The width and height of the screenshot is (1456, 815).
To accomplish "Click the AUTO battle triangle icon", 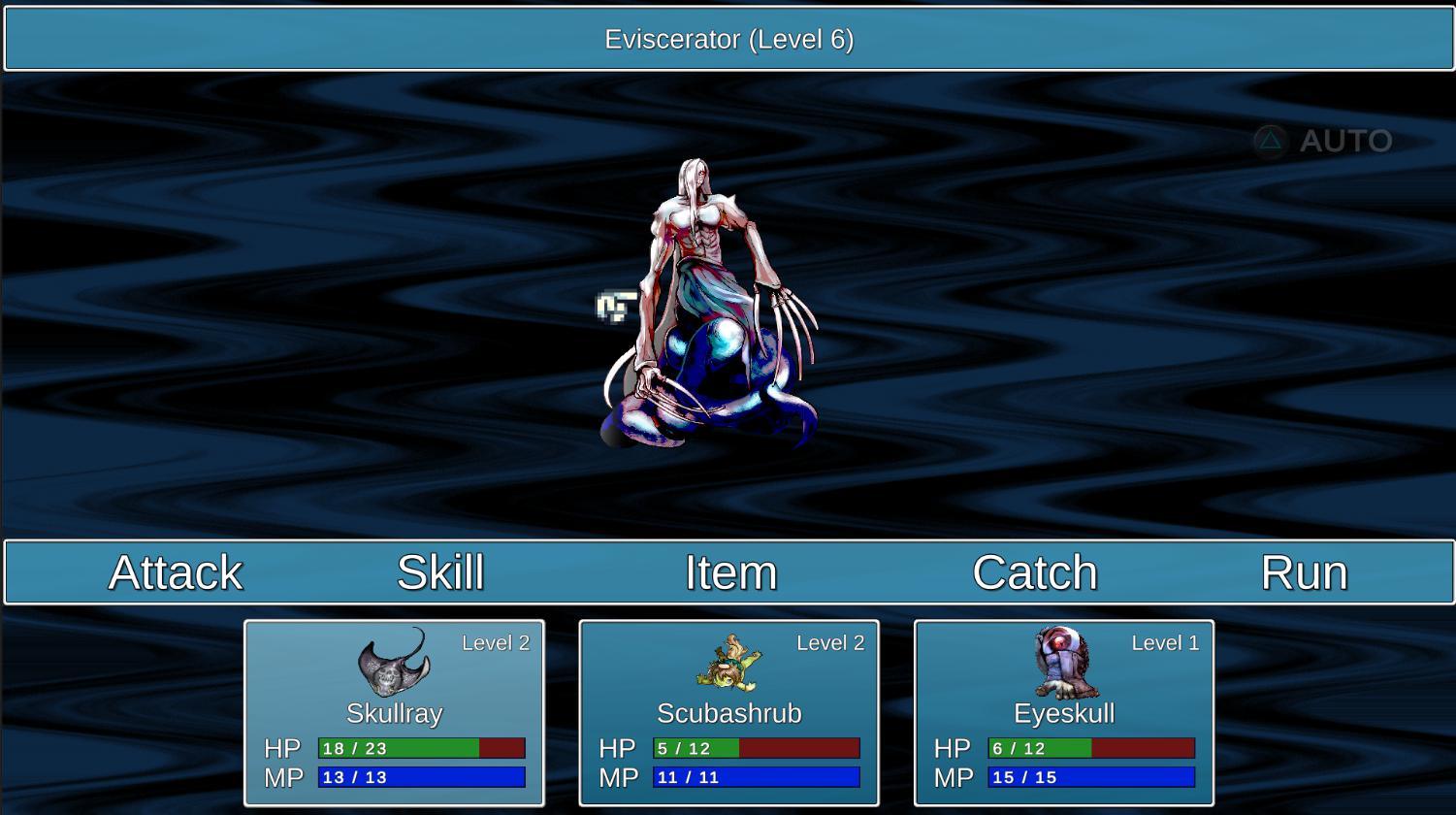I will [1268, 141].
